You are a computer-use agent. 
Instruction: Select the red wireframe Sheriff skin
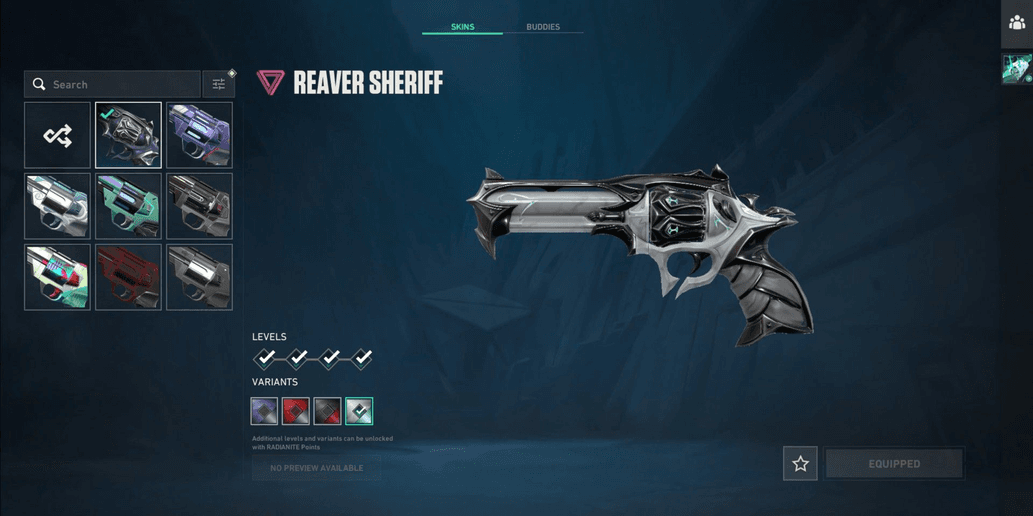(128, 277)
